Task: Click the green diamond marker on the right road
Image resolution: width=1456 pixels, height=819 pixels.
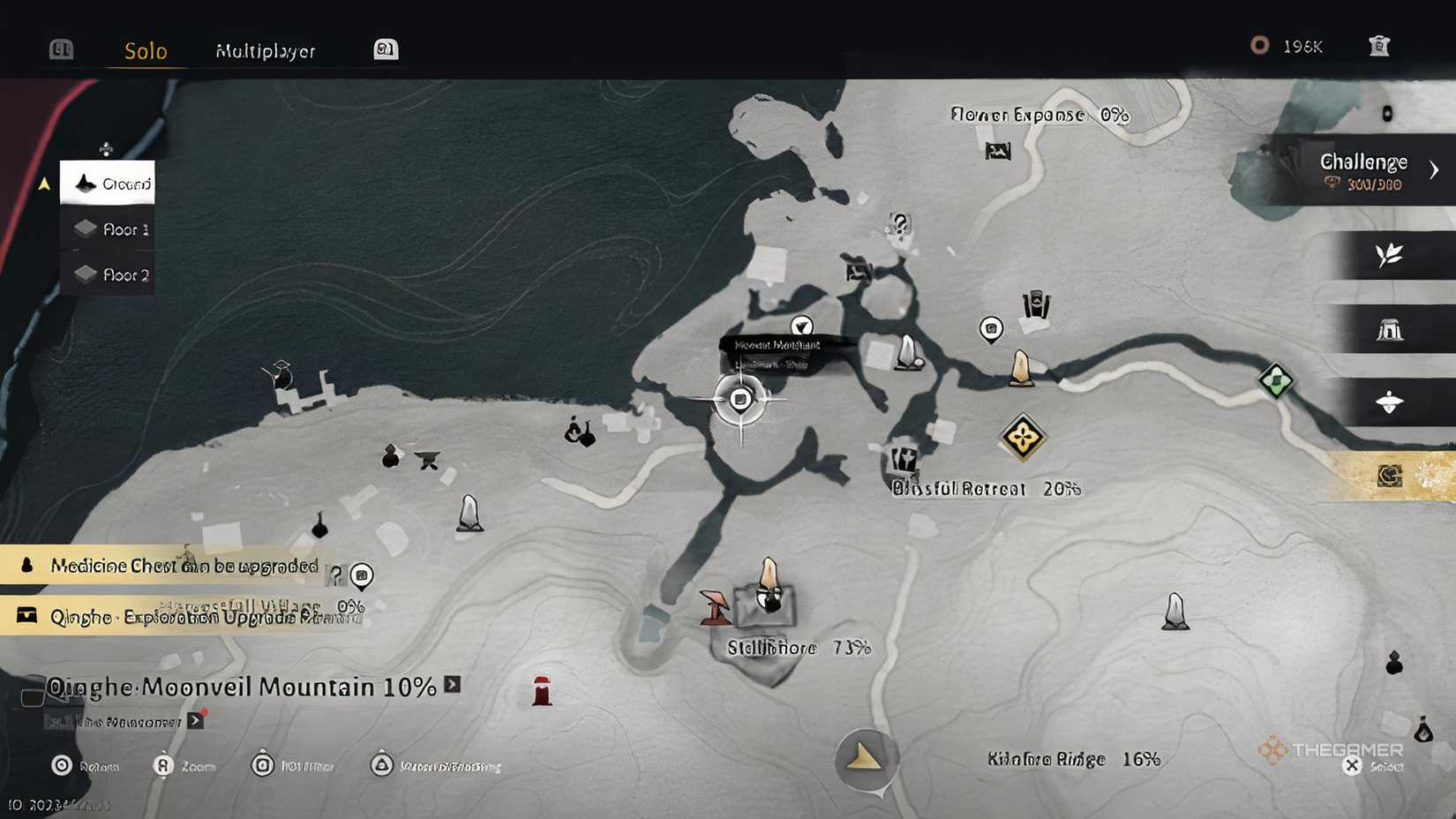Action: (1274, 382)
